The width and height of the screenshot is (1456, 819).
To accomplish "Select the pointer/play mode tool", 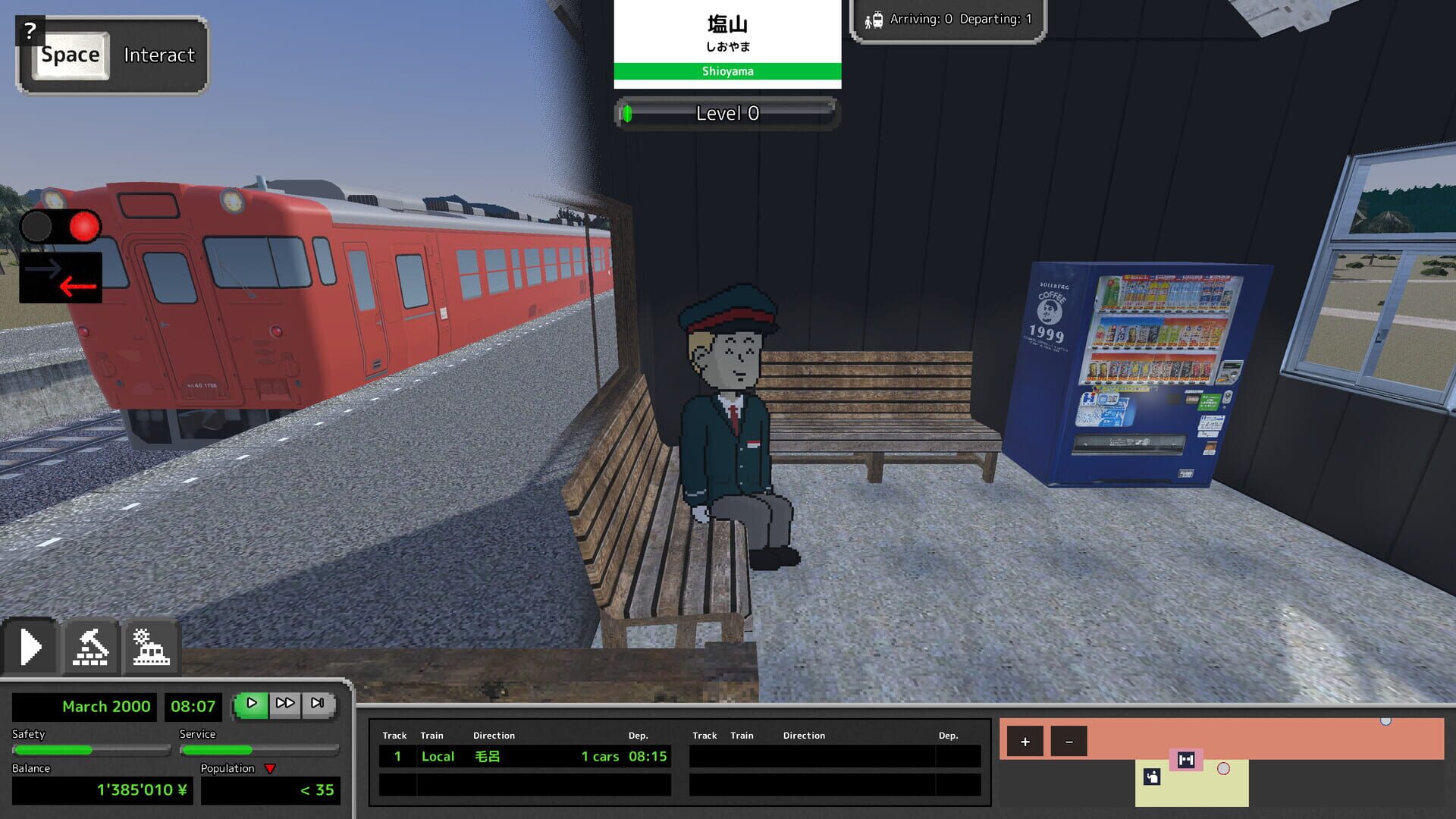I will pyautogui.click(x=31, y=646).
